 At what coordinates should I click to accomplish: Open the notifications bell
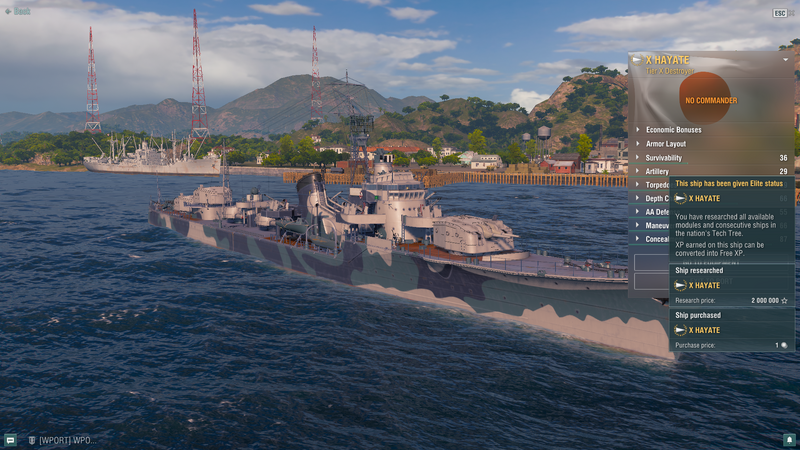(x=789, y=439)
